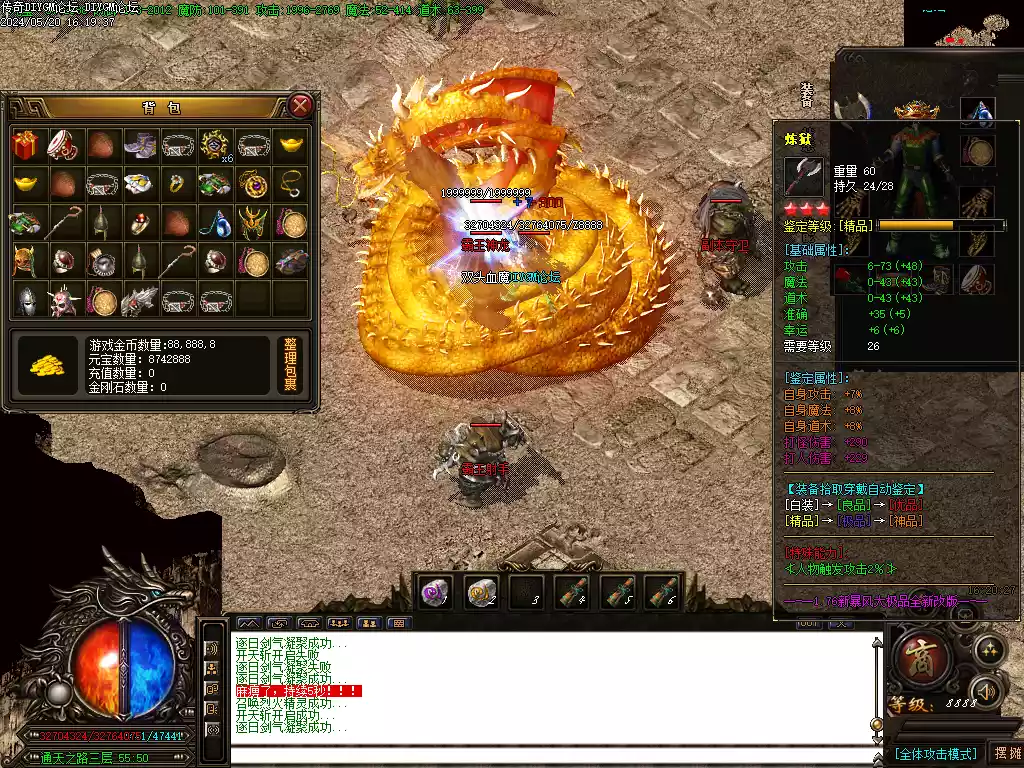Image resolution: width=1024 pixels, height=768 pixels.
Task: Pick the gold ring with a white gem
Action: (176, 184)
